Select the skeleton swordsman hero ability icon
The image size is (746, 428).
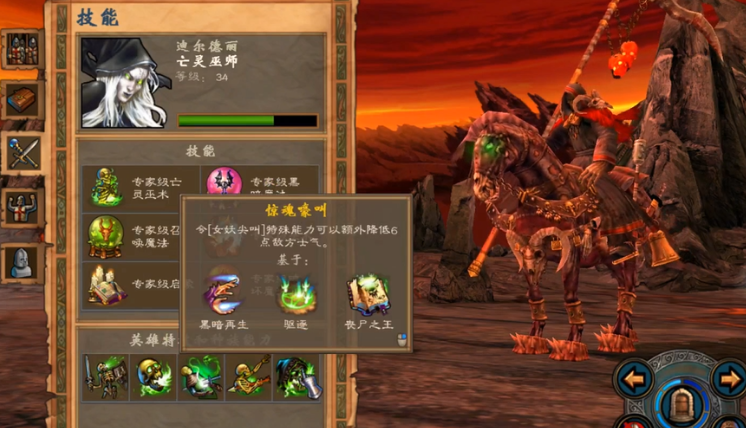click(x=105, y=378)
